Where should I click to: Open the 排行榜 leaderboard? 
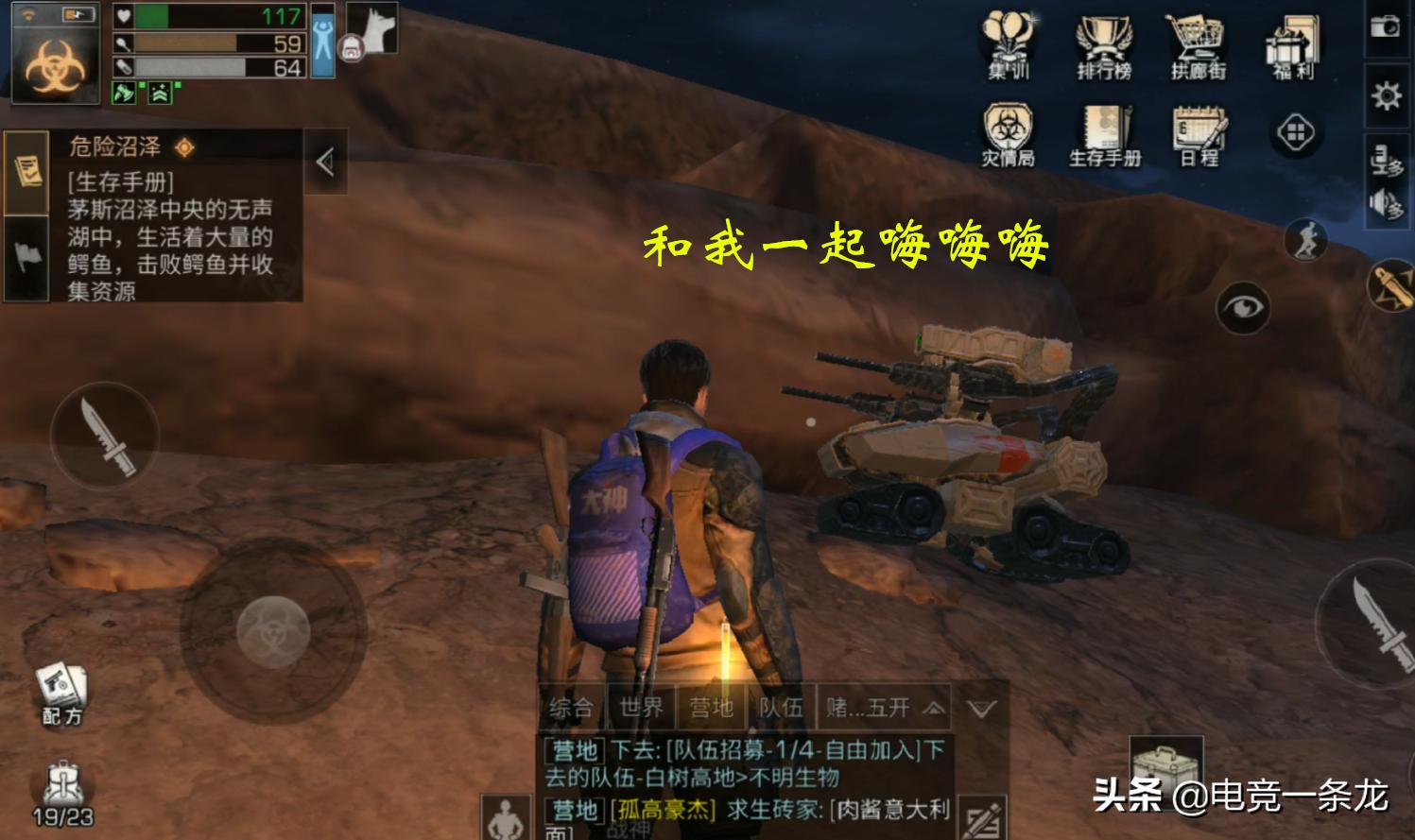(1103, 45)
